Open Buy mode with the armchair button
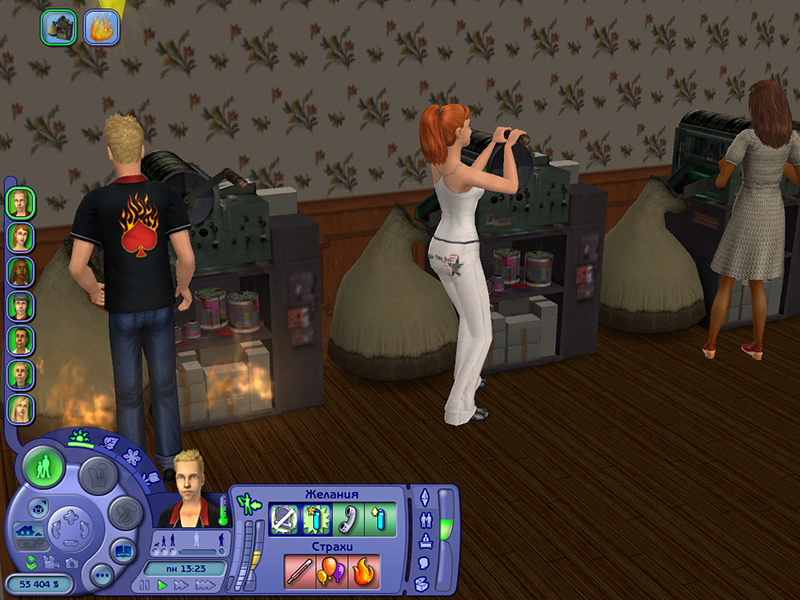 tap(99, 476)
